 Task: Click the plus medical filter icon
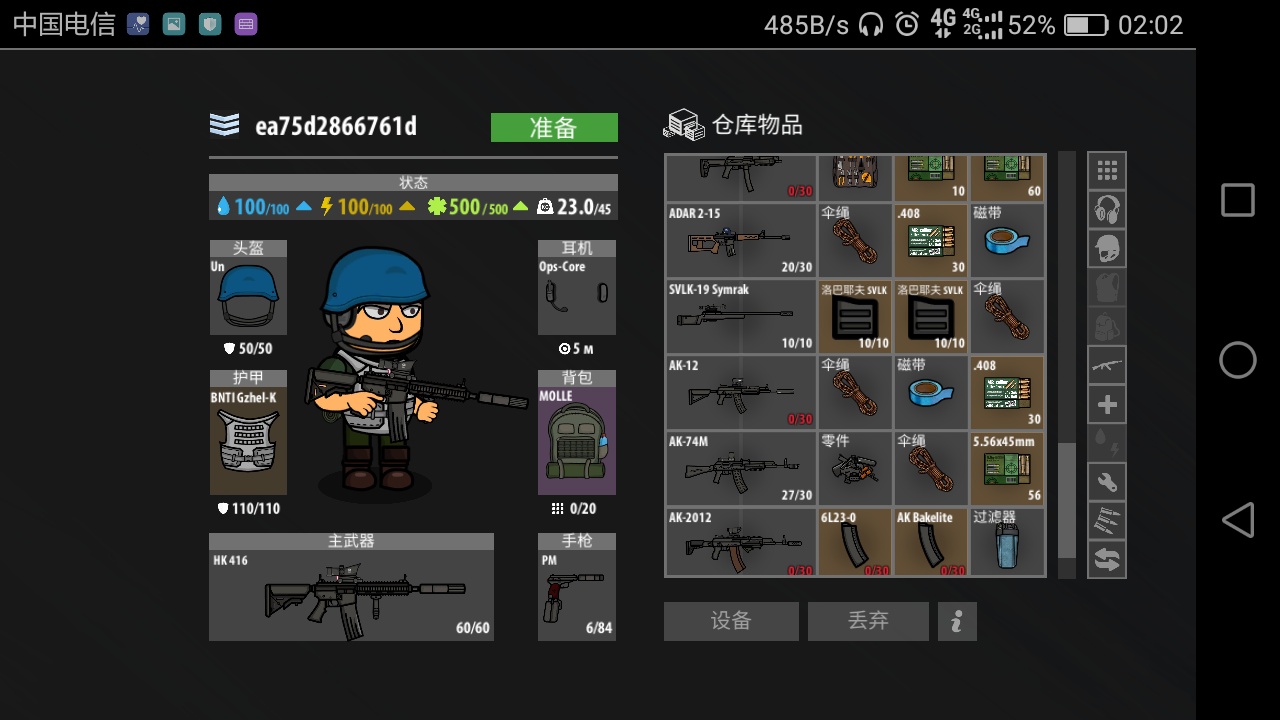pyautogui.click(x=1107, y=403)
